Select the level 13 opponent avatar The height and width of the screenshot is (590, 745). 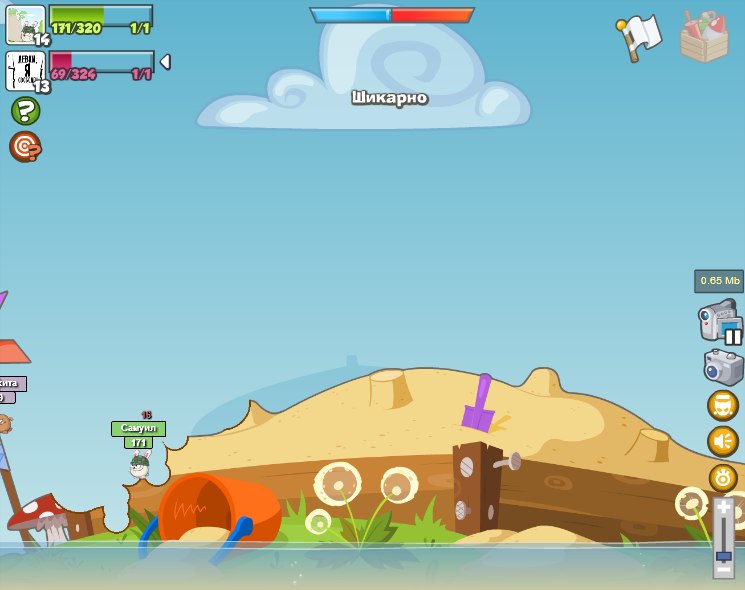click(x=25, y=70)
